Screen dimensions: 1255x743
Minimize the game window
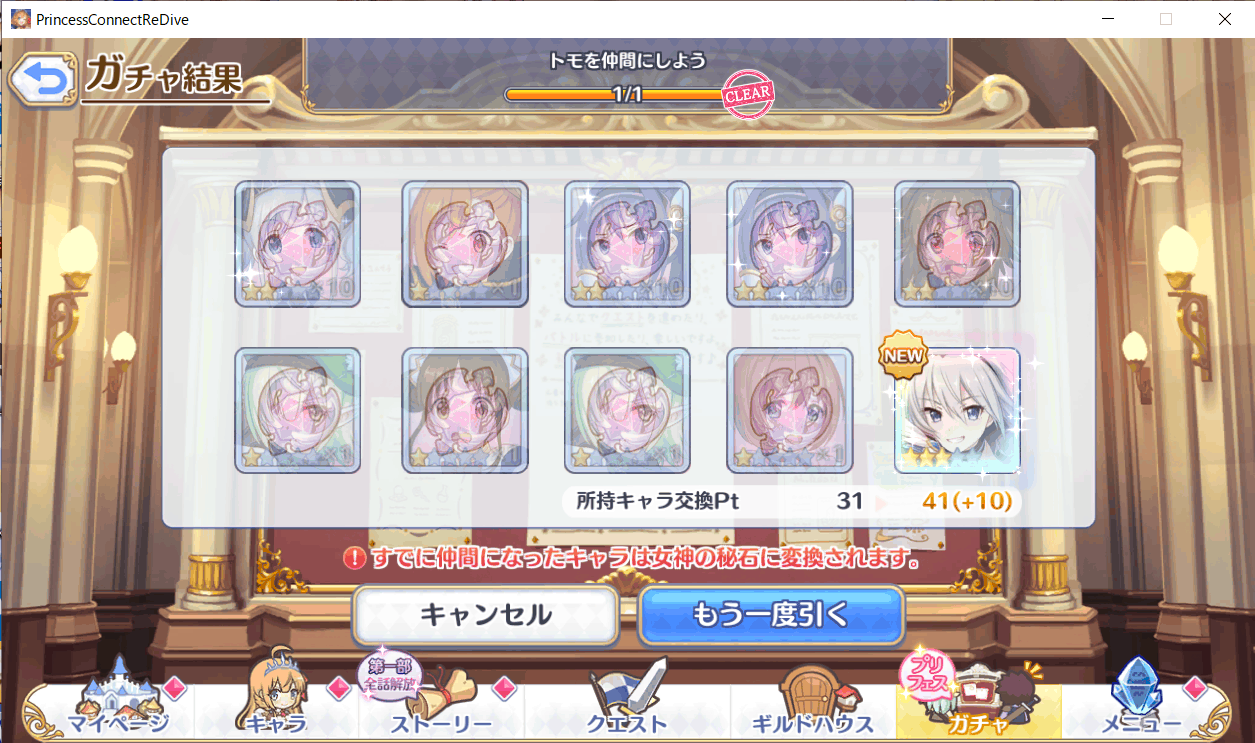point(1107,19)
